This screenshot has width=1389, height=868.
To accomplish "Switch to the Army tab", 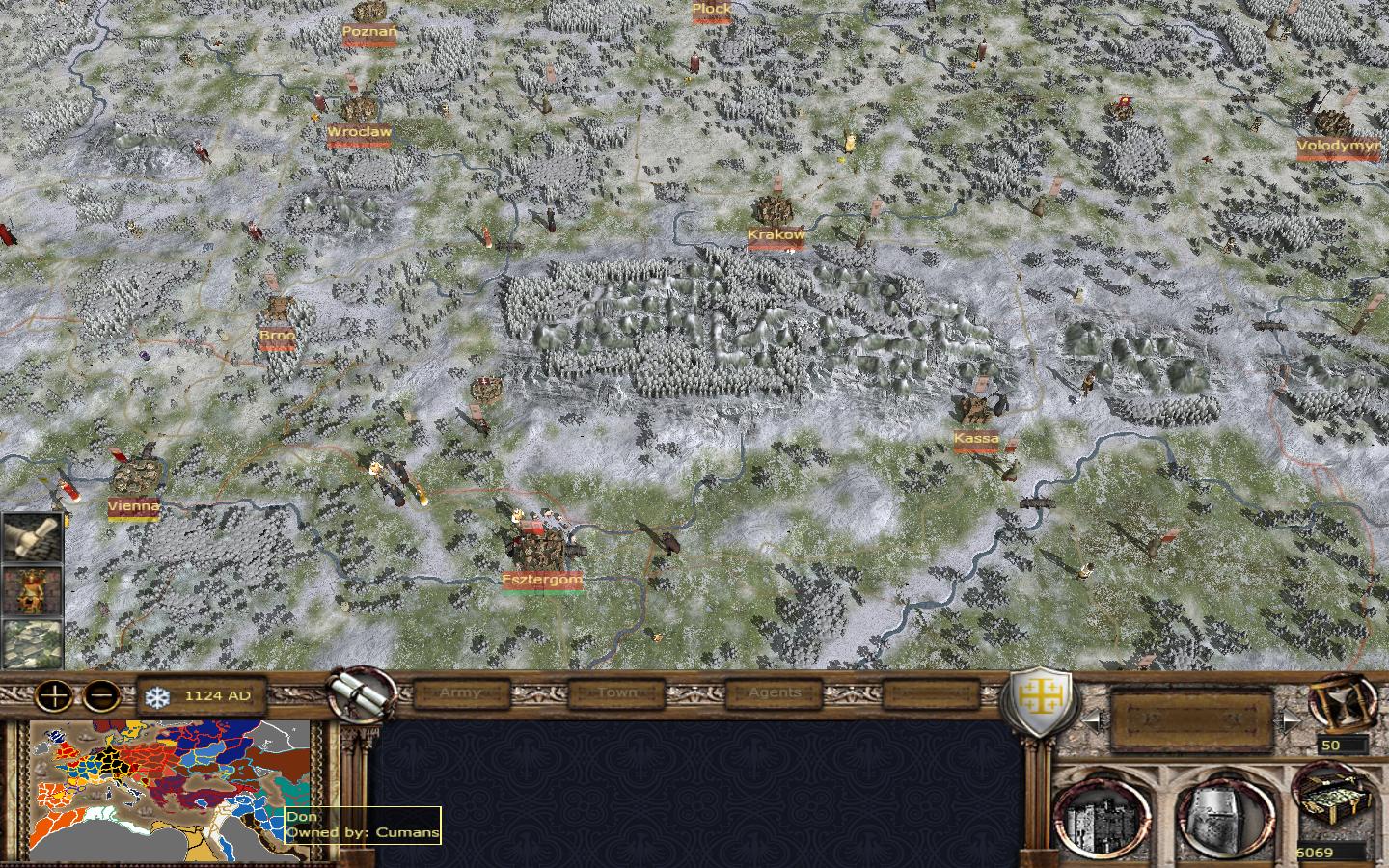I will [x=459, y=692].
